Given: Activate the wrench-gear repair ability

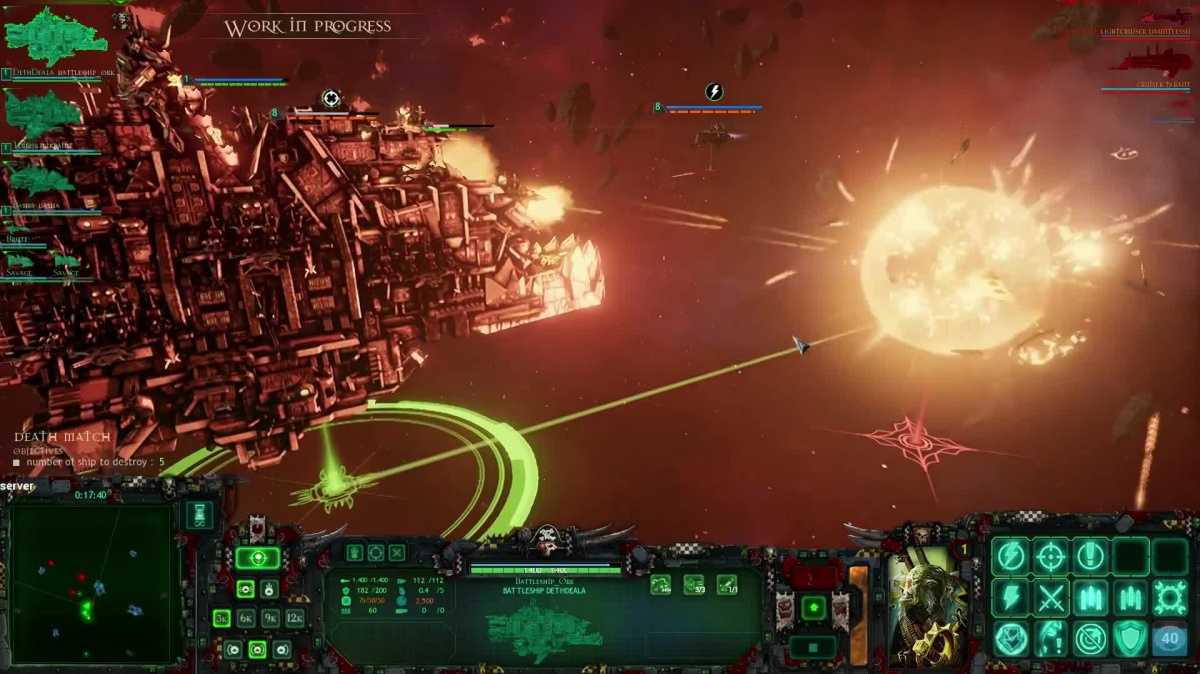Looking at the screenshot, I should (1170, 598).
